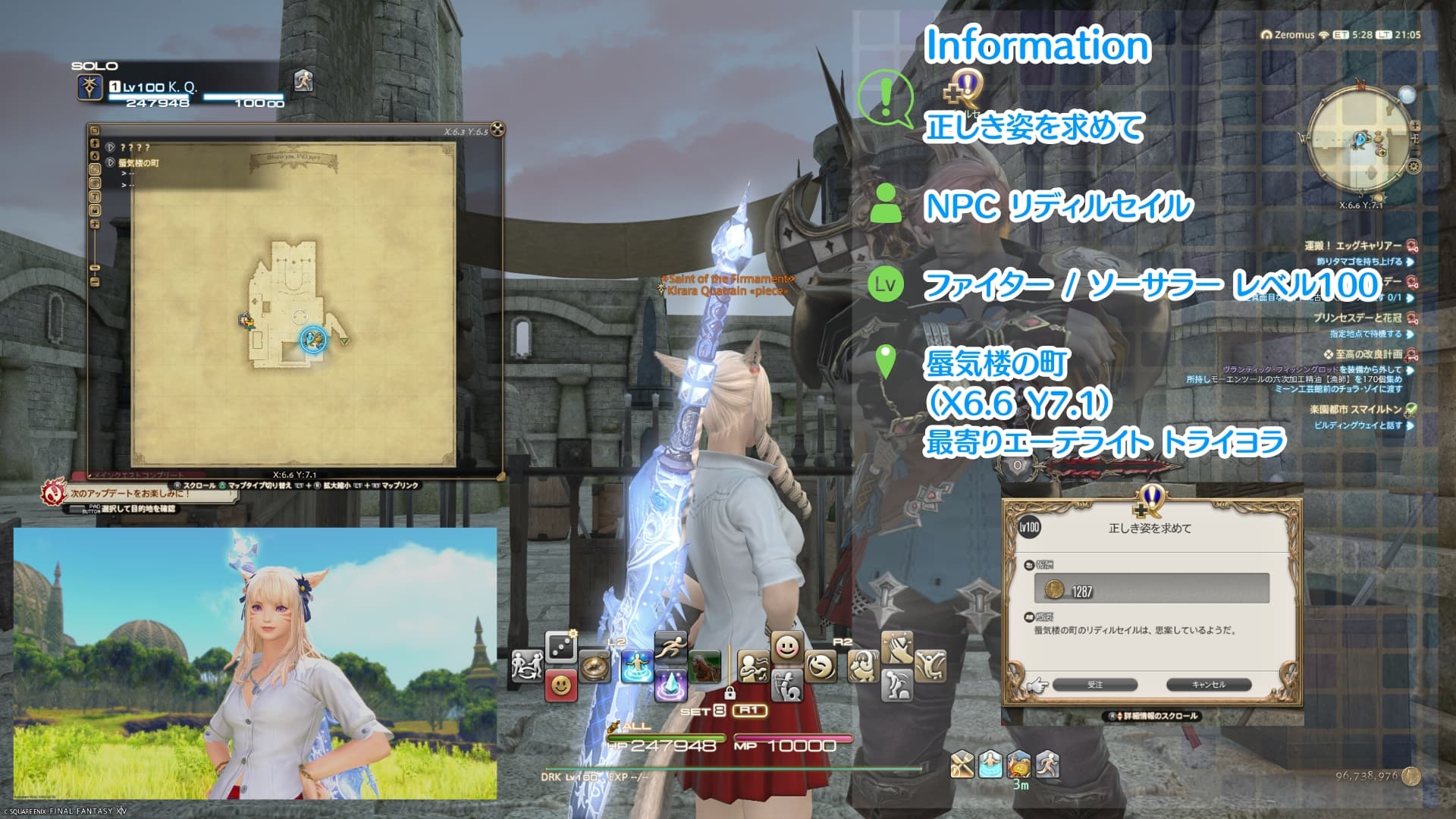Open the circular minimap
This screenshot has height=819, width=1456.
1360,140
